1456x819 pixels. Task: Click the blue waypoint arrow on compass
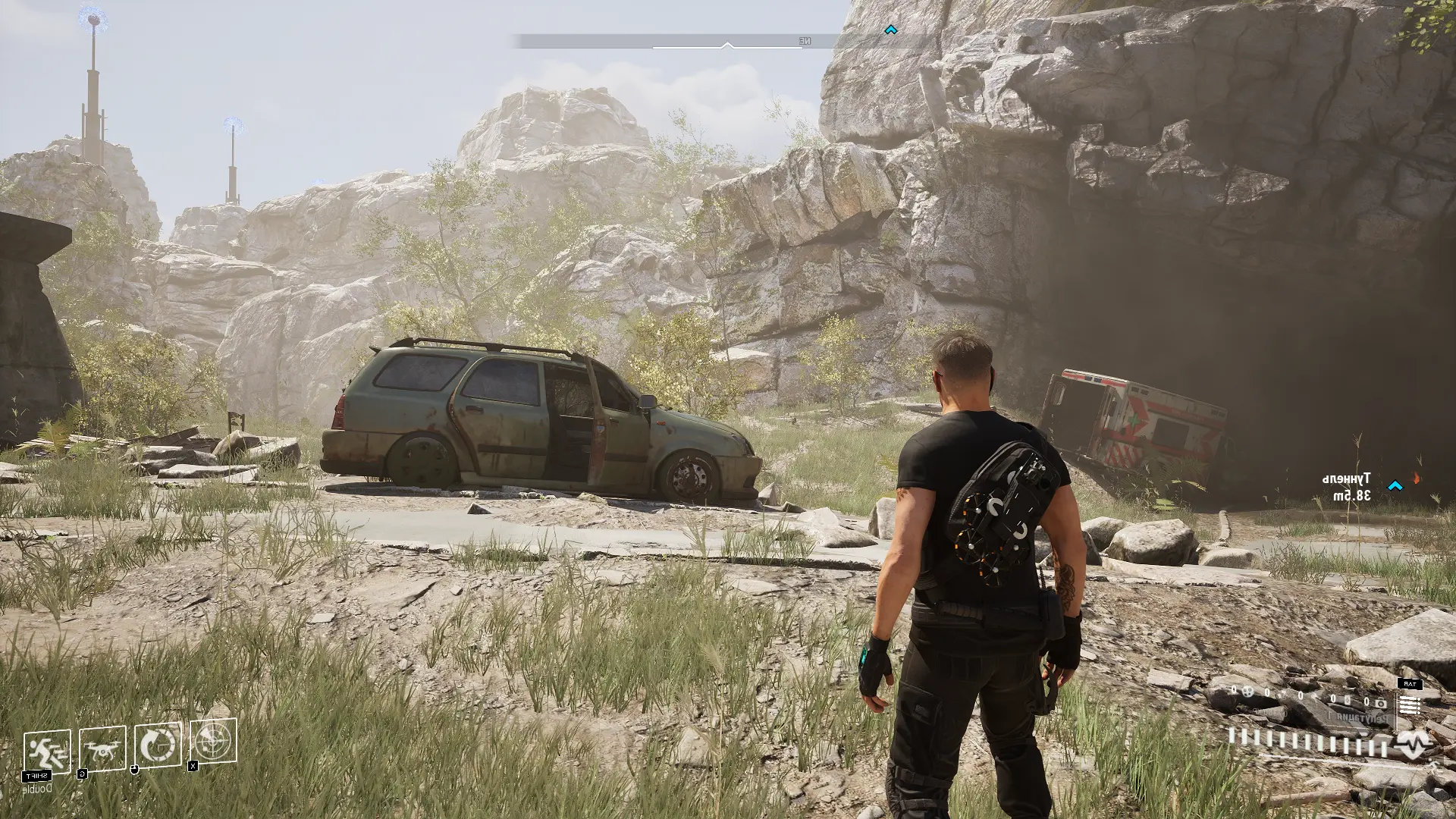(891, 30)
